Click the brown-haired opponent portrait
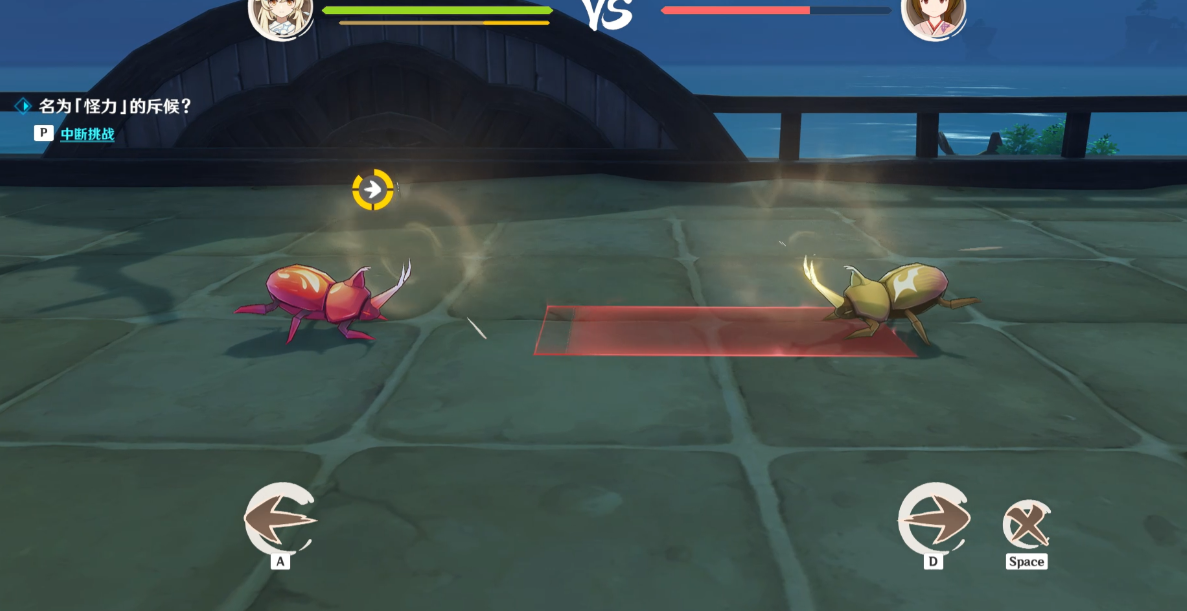Viewport: 1187px width, 611px height. tap(933, 16)
